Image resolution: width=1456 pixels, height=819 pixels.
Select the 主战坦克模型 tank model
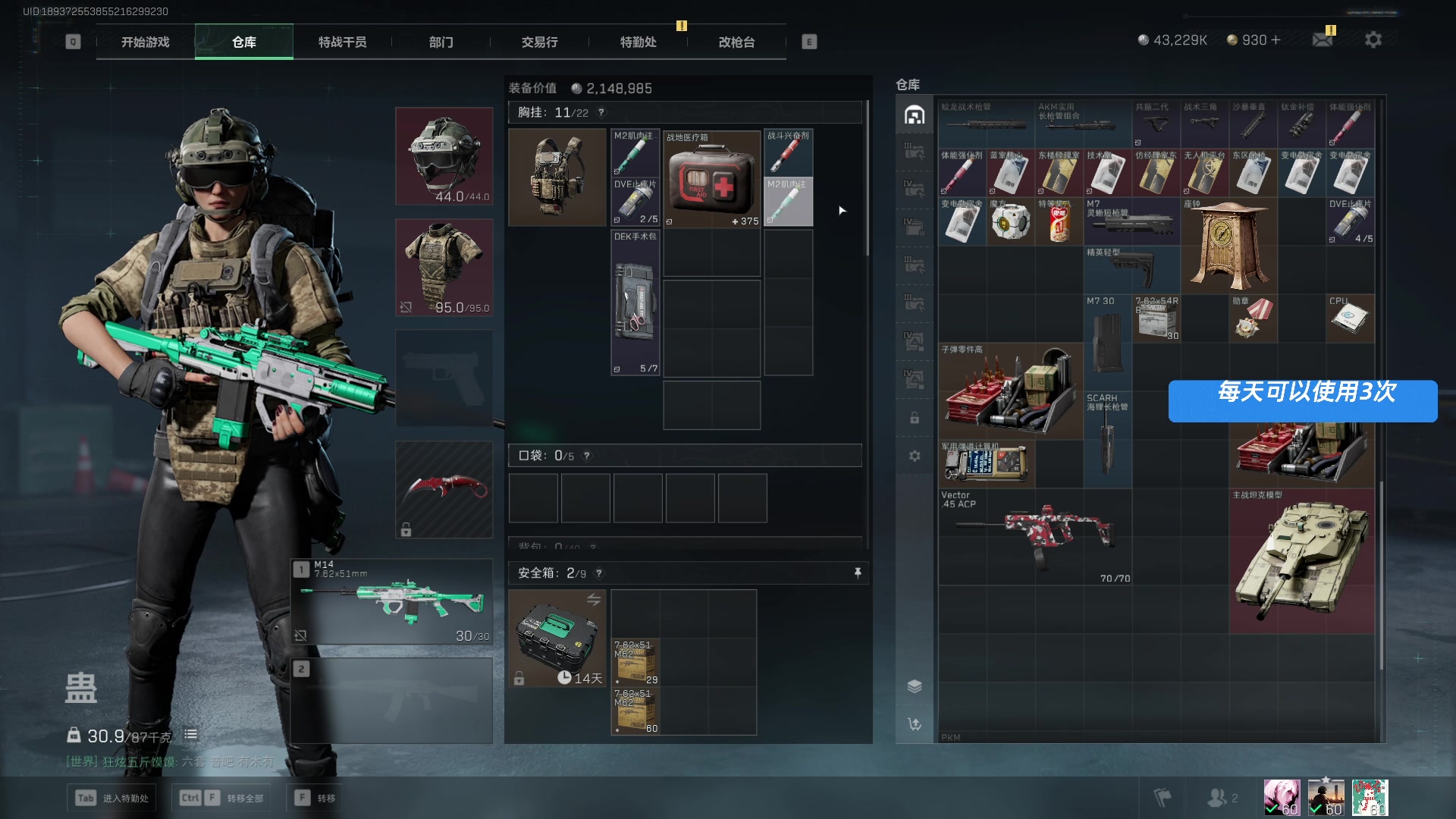click(x=1301, y=561)
